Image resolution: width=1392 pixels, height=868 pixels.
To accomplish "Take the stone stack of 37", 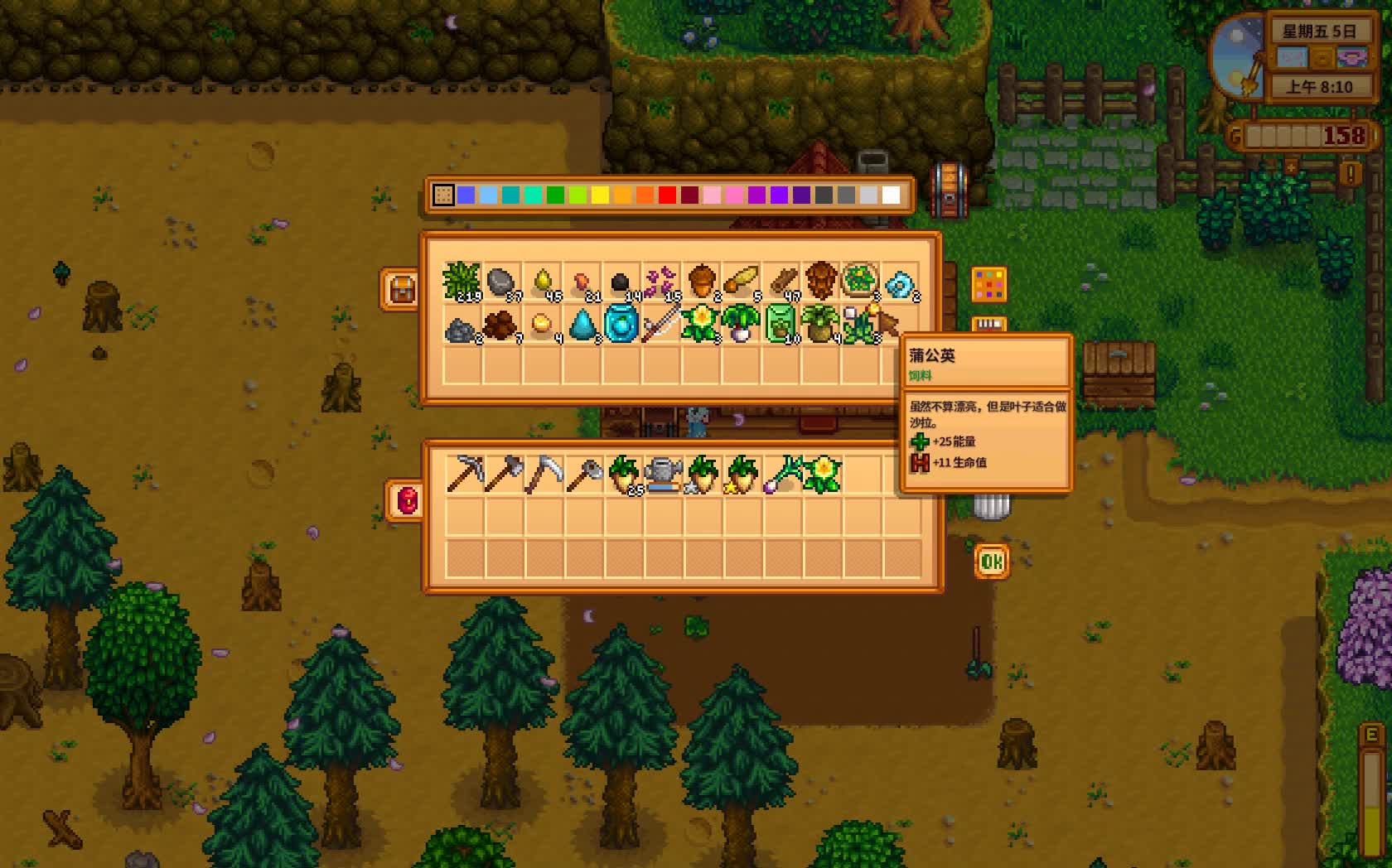I will (x=501, y=282).
